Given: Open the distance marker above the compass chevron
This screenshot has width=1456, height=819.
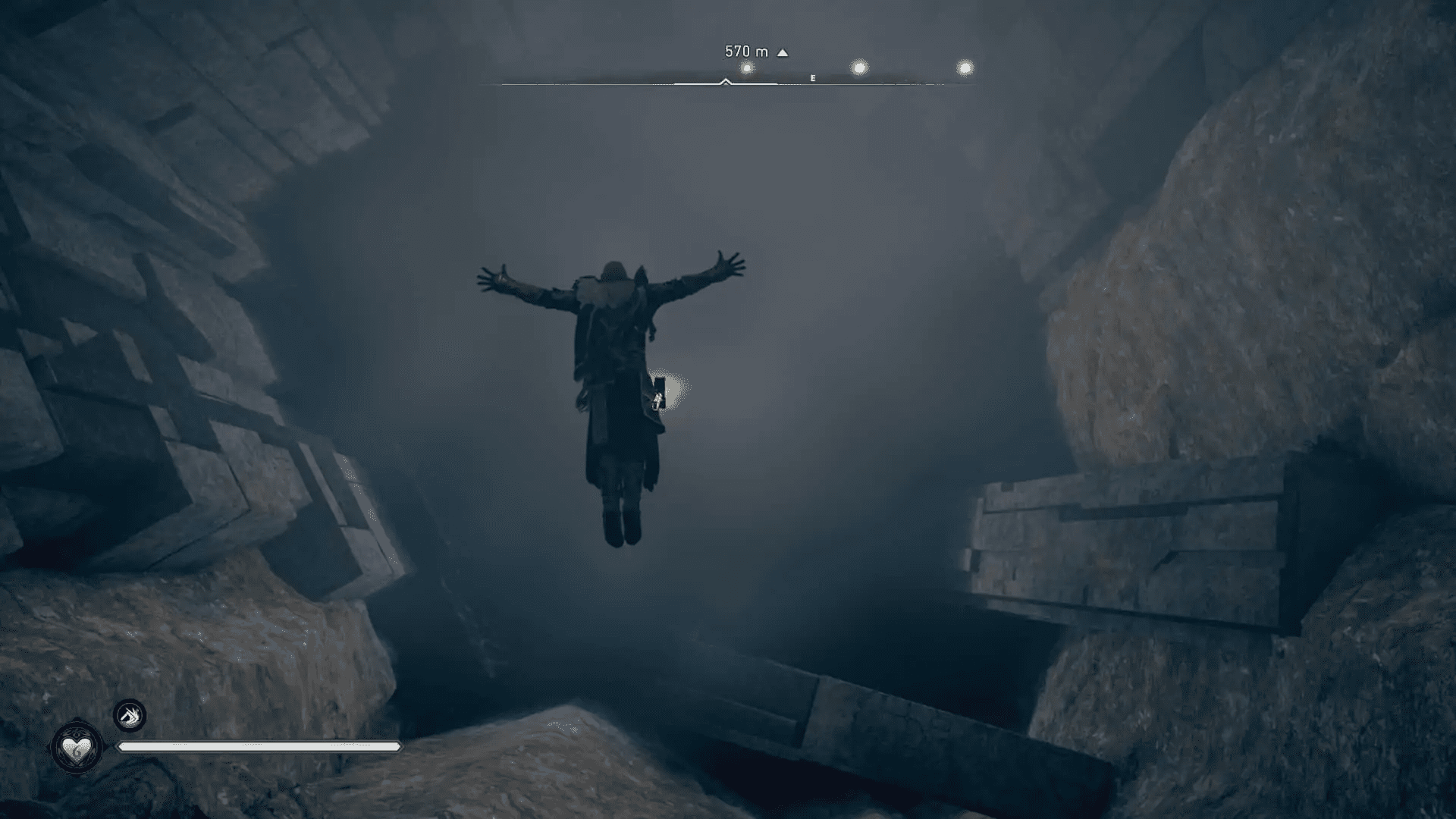Looking at the screenshot, I should pos(747,52).
